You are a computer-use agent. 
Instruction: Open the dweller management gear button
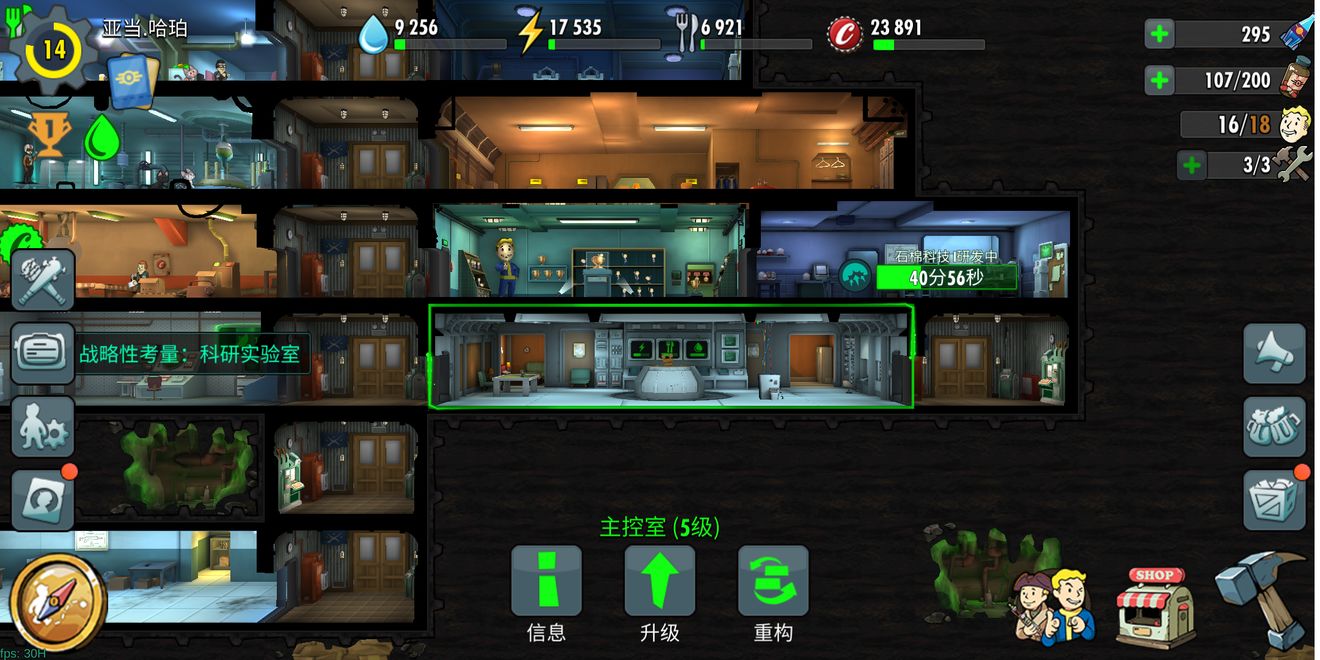[x=43, y=427]
